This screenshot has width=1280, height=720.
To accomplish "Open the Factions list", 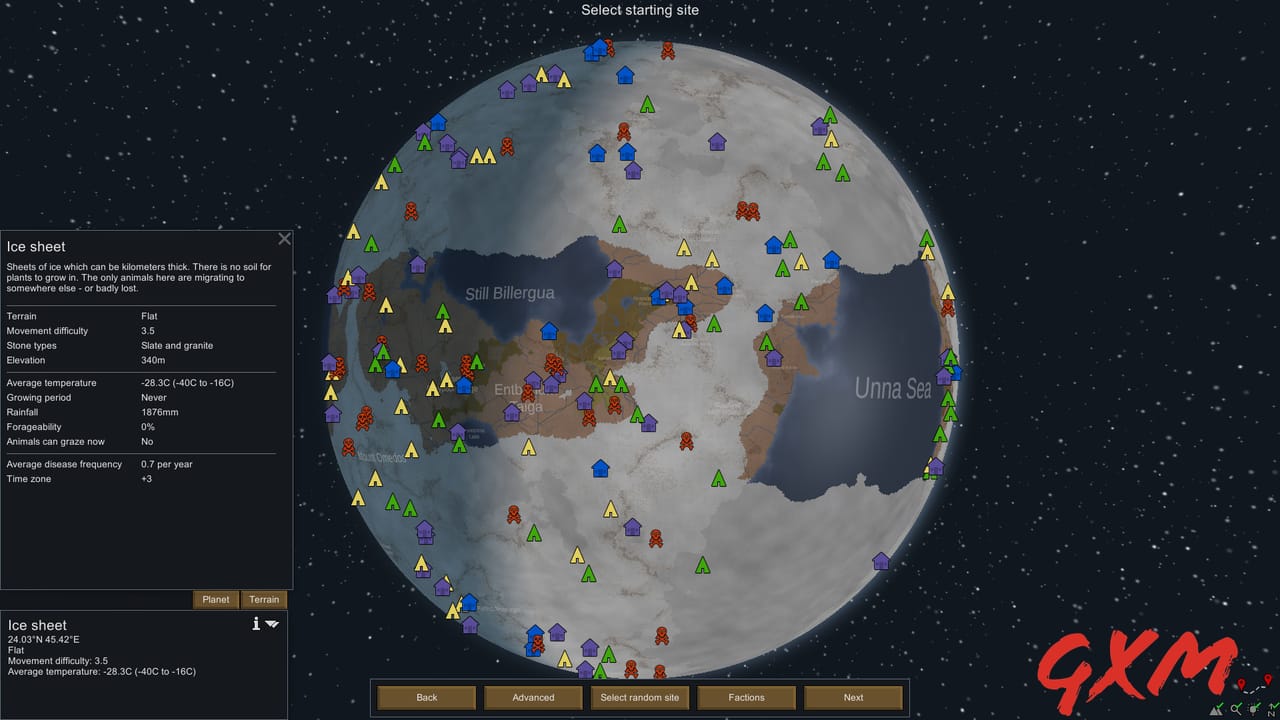I will click(x=746, y=697).
